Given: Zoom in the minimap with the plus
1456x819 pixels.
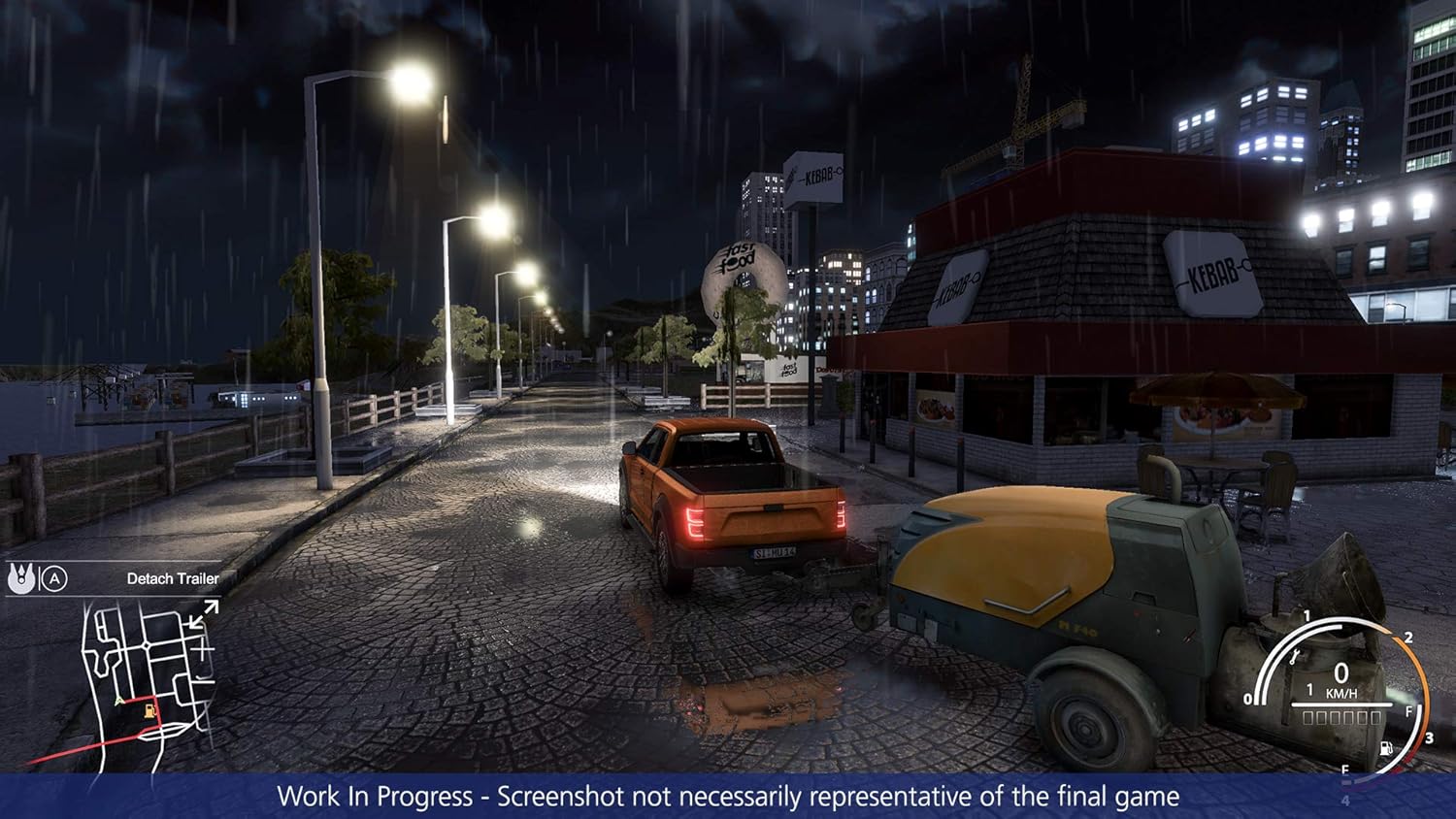Looking at the screenshot, I should (x=203, y=649).
